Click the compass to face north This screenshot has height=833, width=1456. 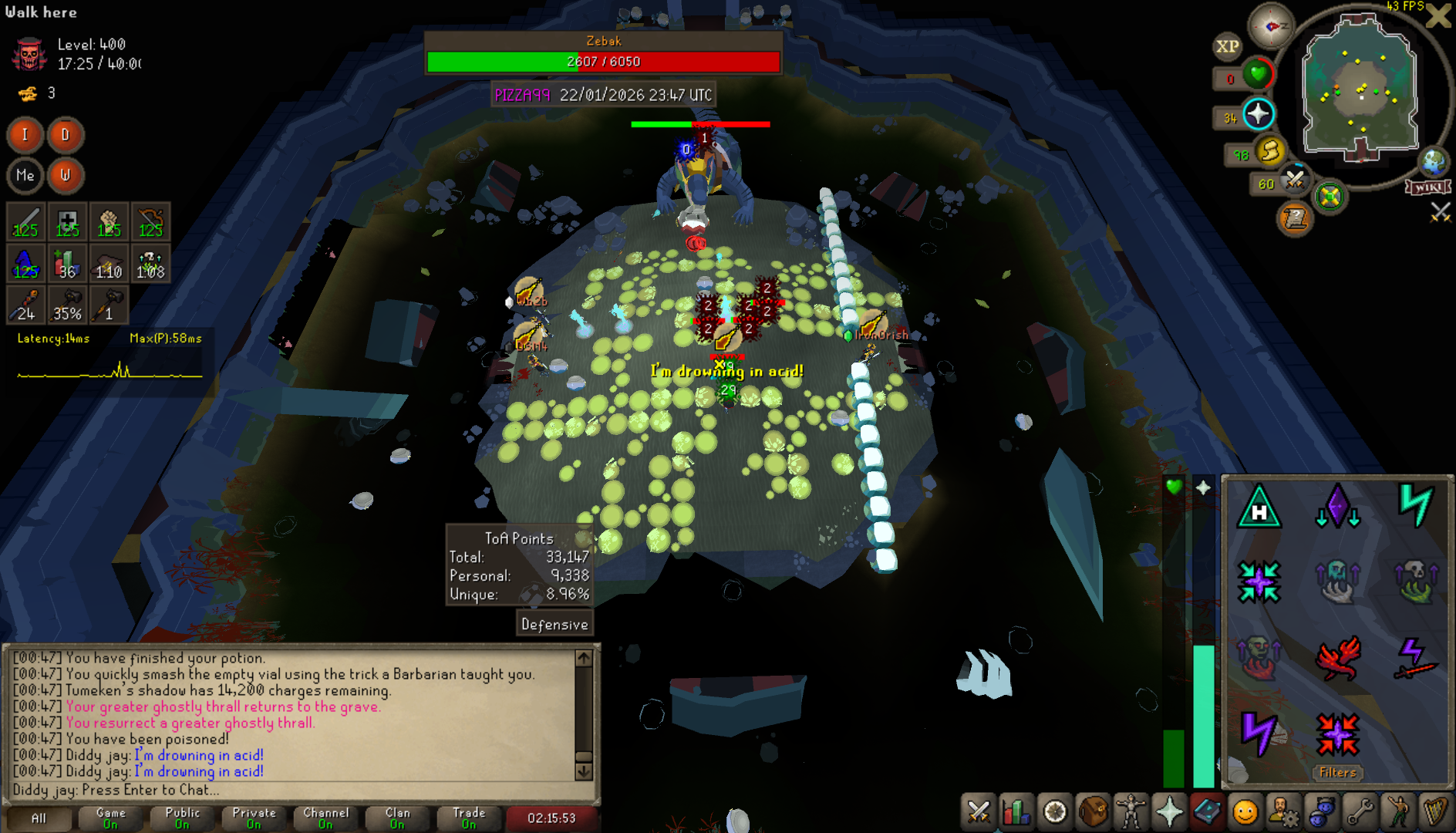coord(1271,25)
